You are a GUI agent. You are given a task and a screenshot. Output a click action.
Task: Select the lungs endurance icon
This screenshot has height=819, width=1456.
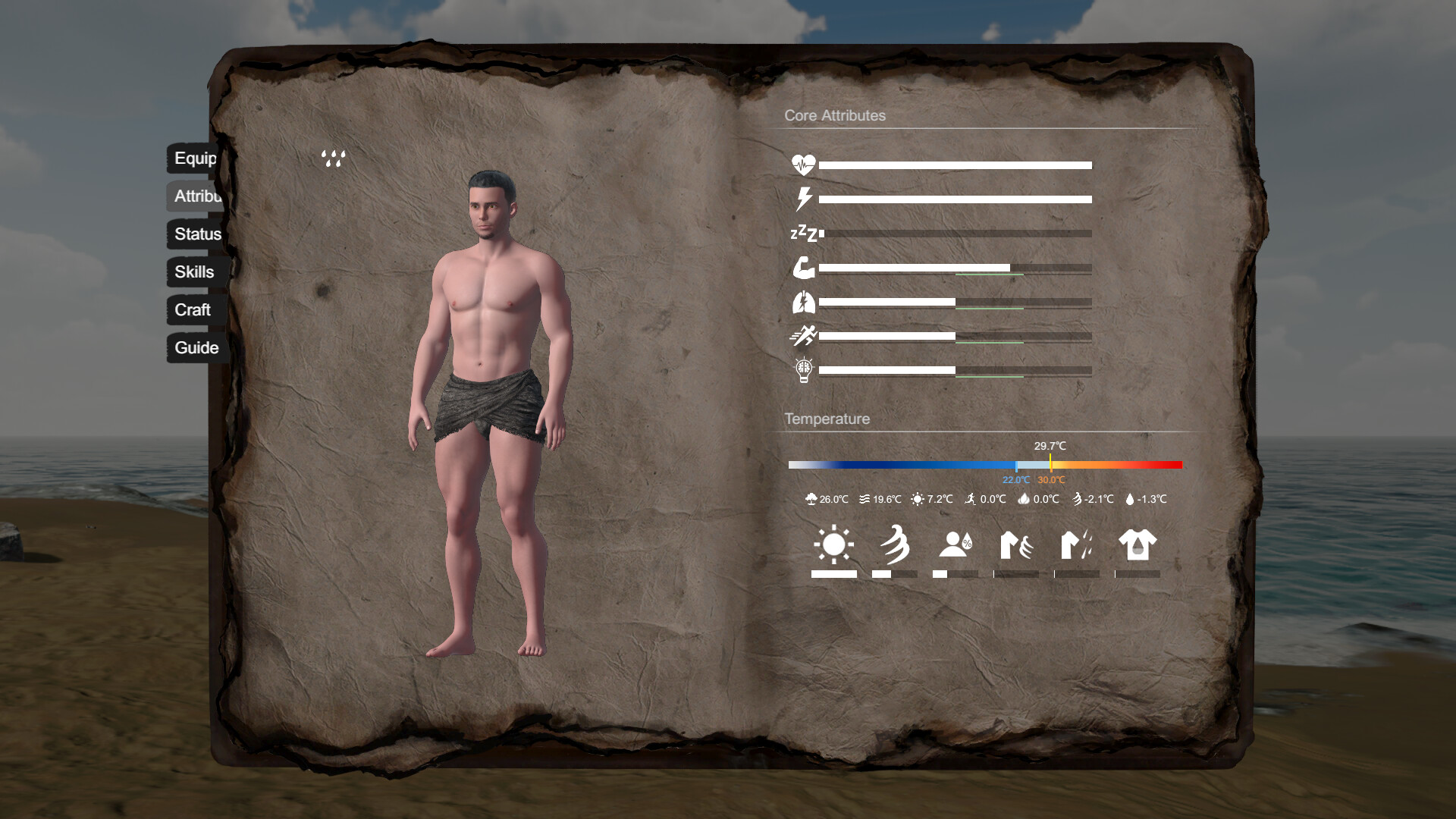coord(805,302)
